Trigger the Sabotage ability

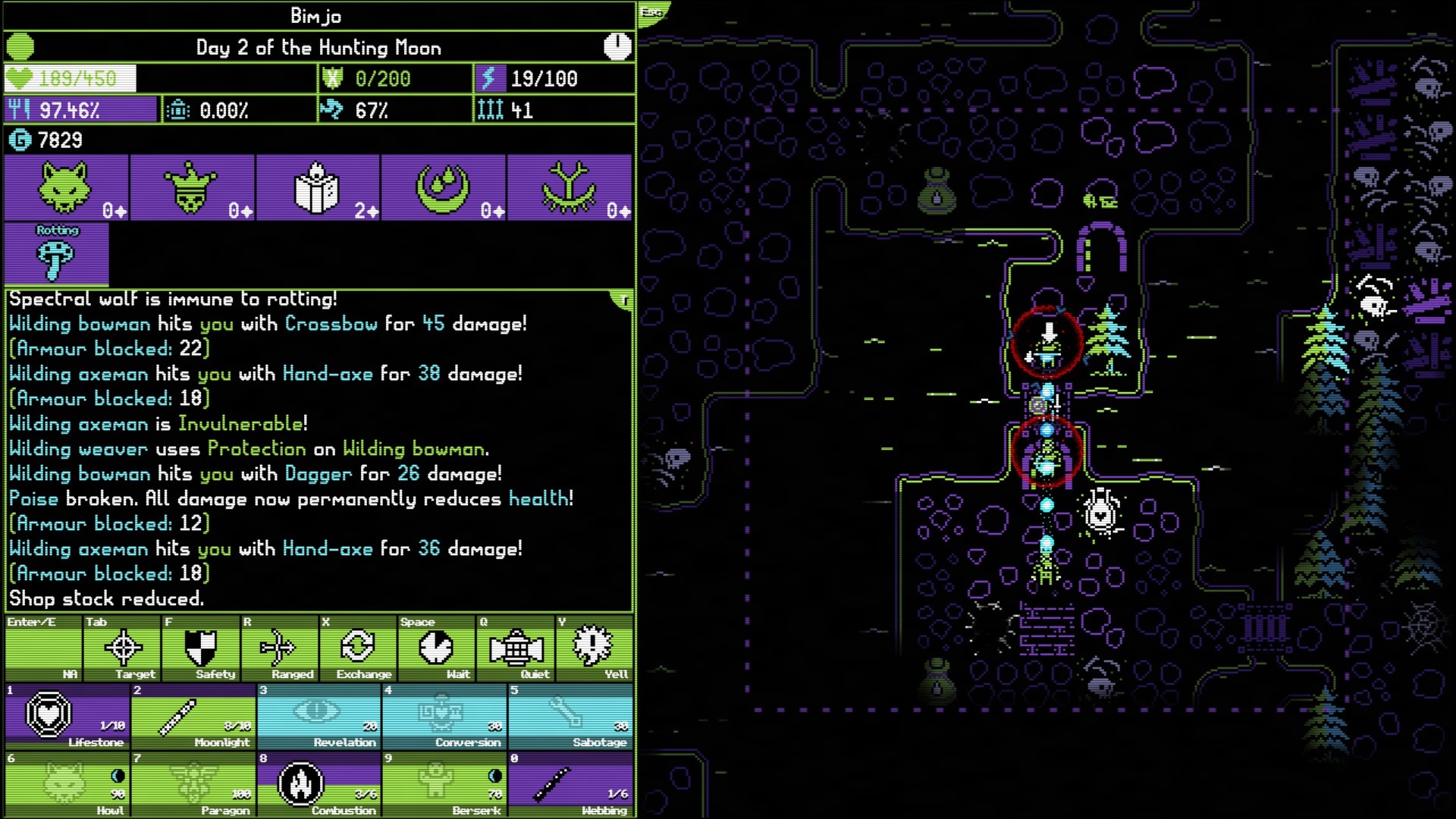click(x=570, y=716)
